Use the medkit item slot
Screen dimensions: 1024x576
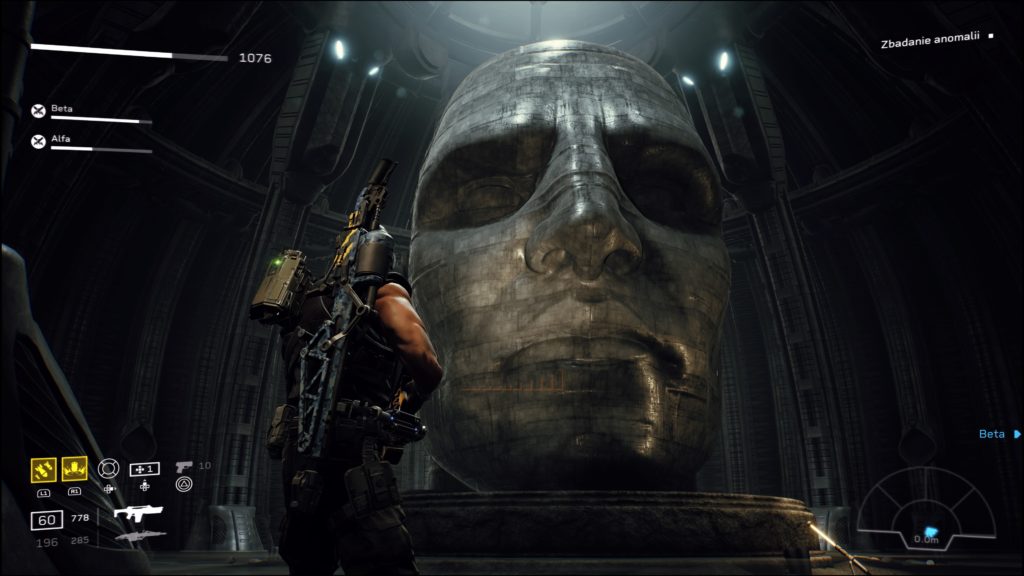coord(144,468)
